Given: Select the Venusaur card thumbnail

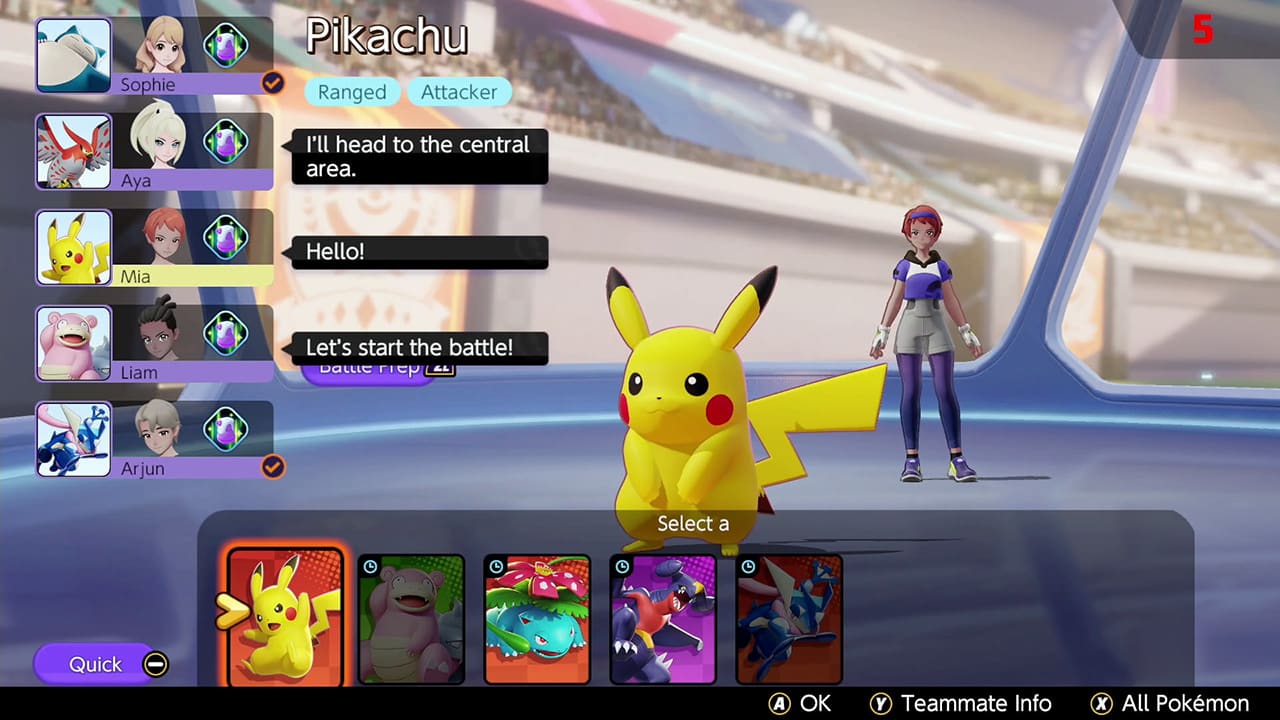Looking at the screenshot, I should click(537, 617).
